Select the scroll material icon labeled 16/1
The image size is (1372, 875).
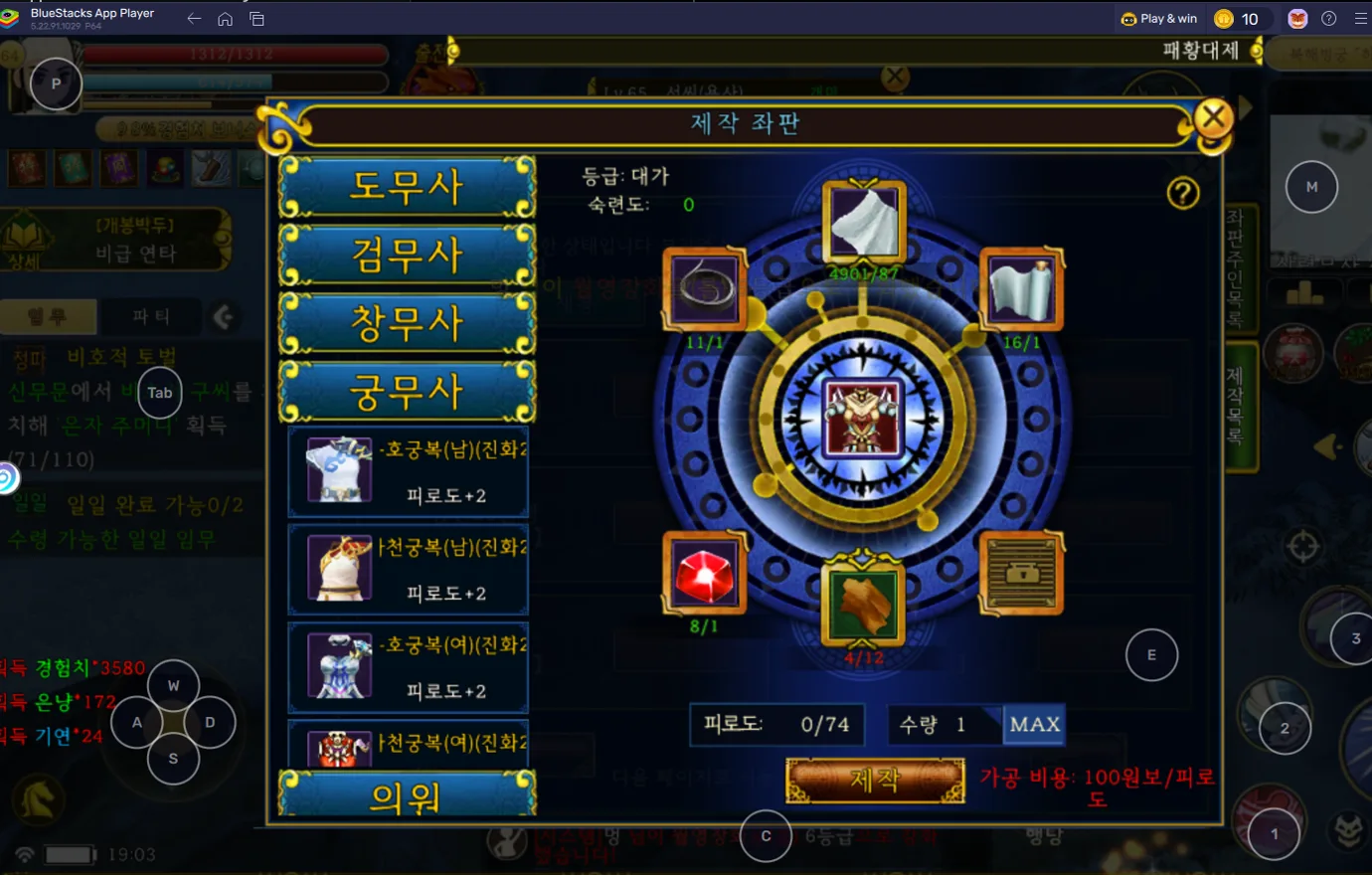click(1020, 289)
